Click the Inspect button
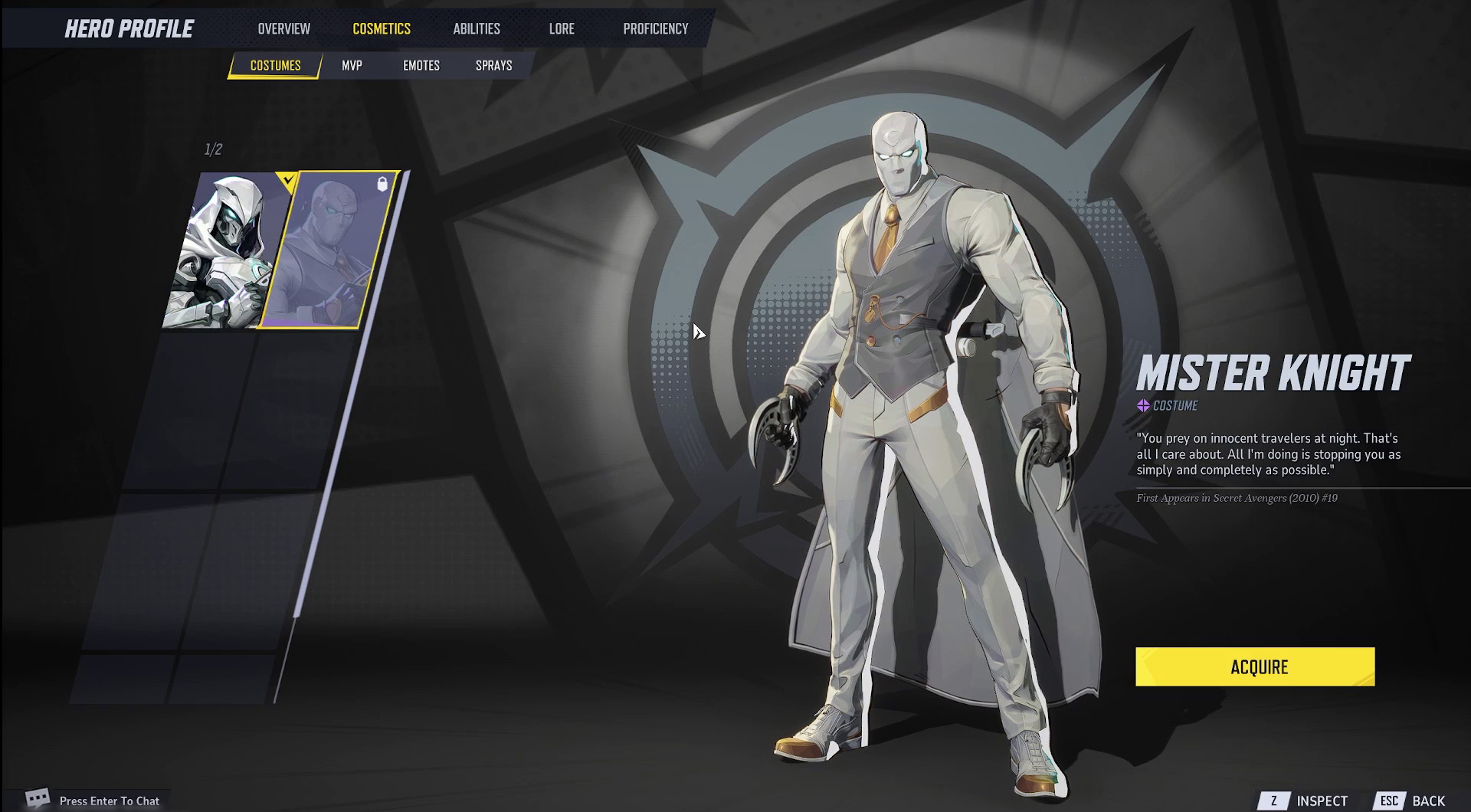The height and width of the screenshot is (812, 1471). [1308, 801]
